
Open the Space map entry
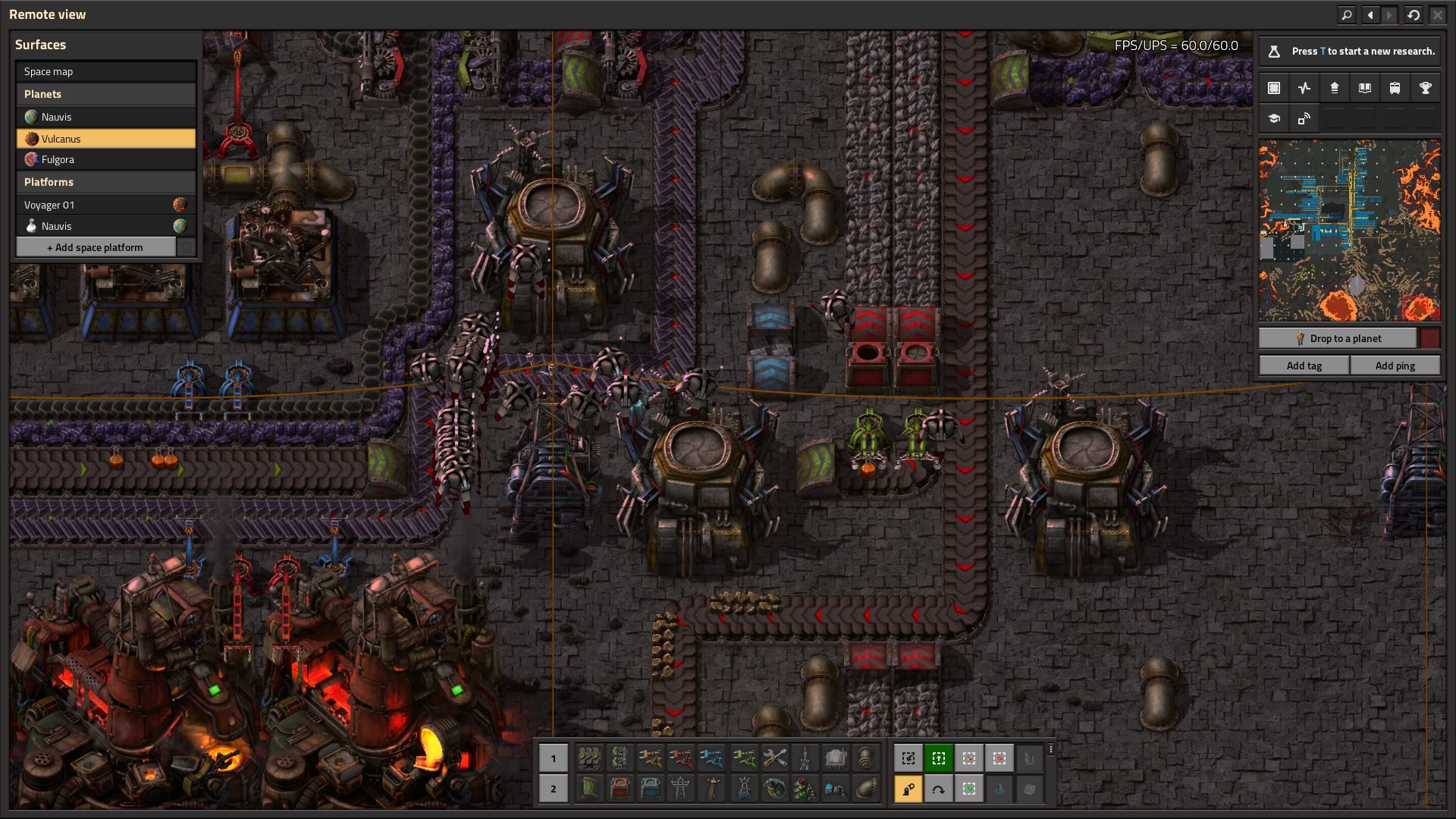coord(105,71)
